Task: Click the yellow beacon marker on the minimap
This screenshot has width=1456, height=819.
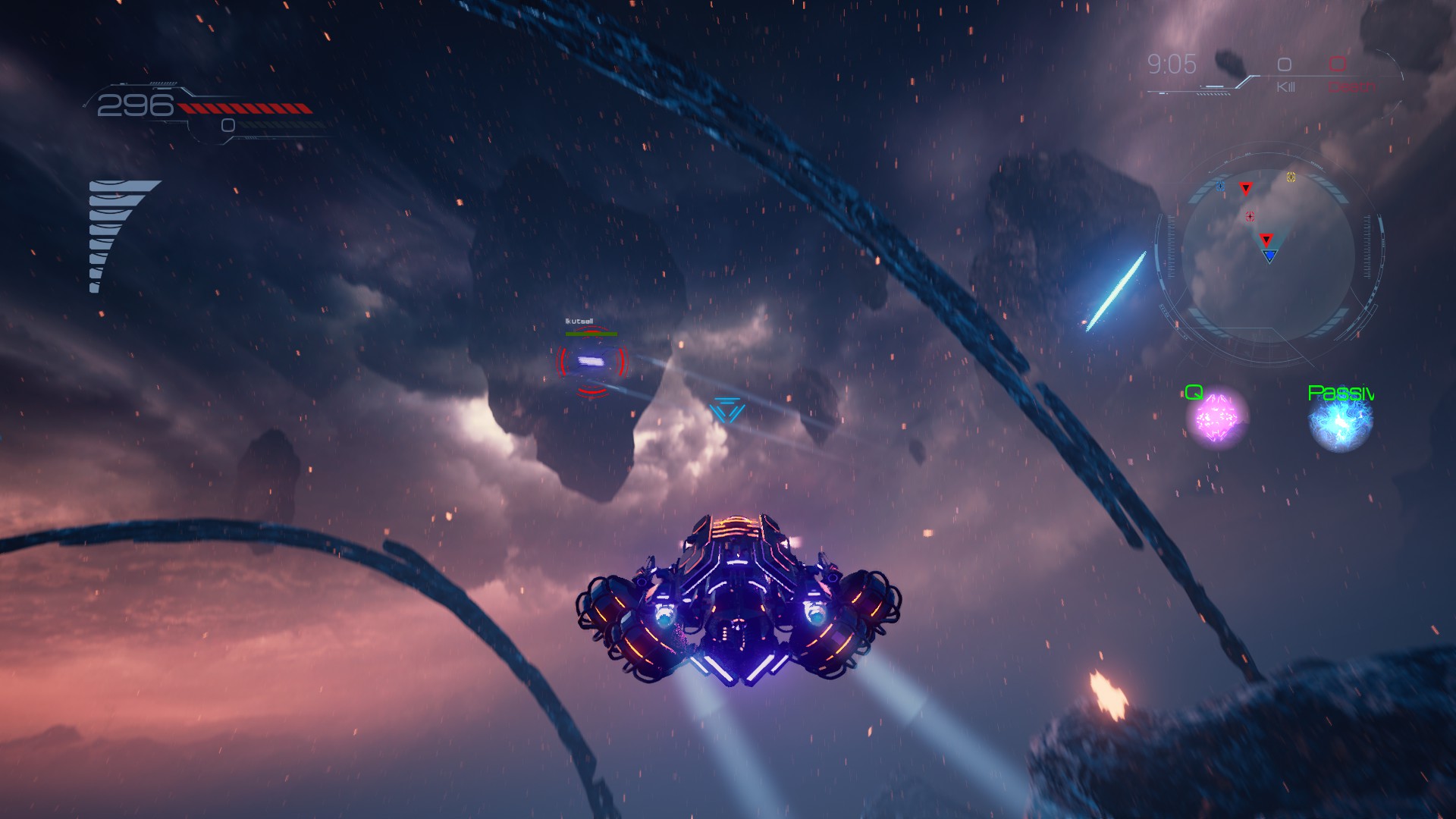Action: tap(1291, 177)
